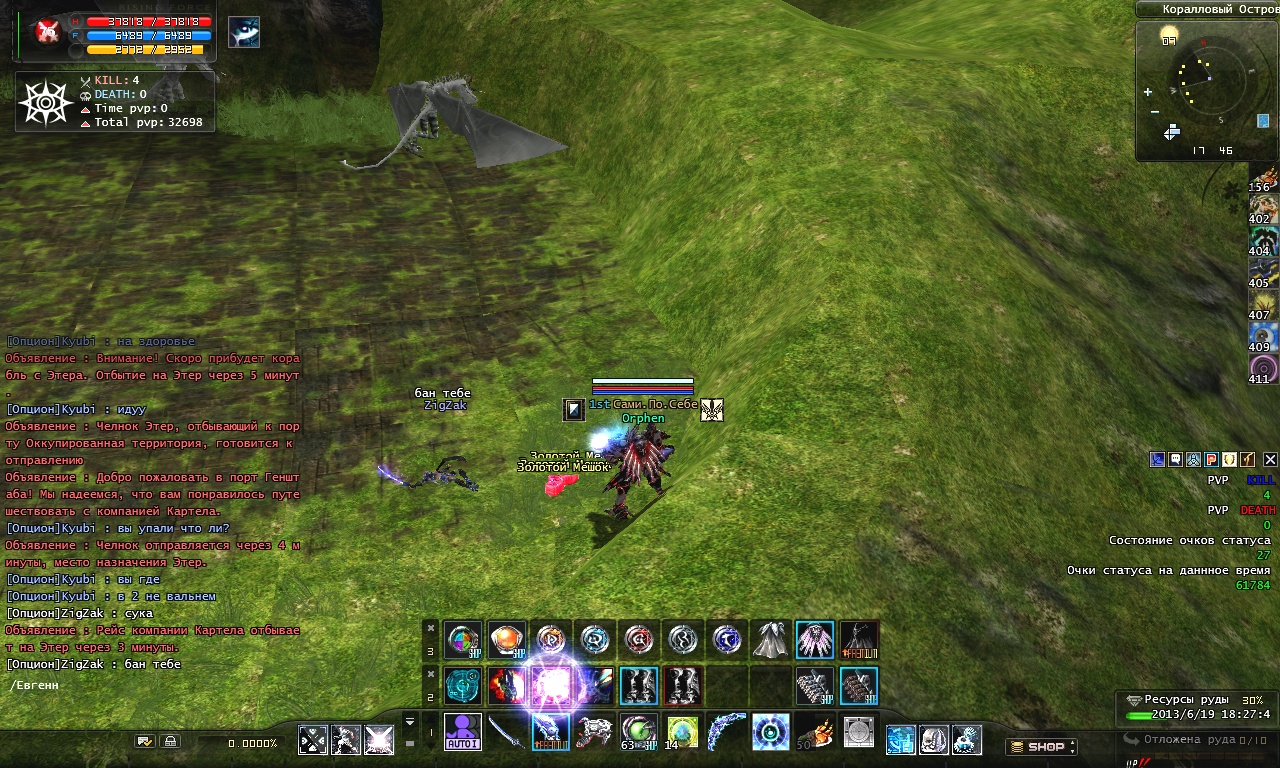
Task: Click the red P icon in PVP panel
Action: coord(1211,460)
